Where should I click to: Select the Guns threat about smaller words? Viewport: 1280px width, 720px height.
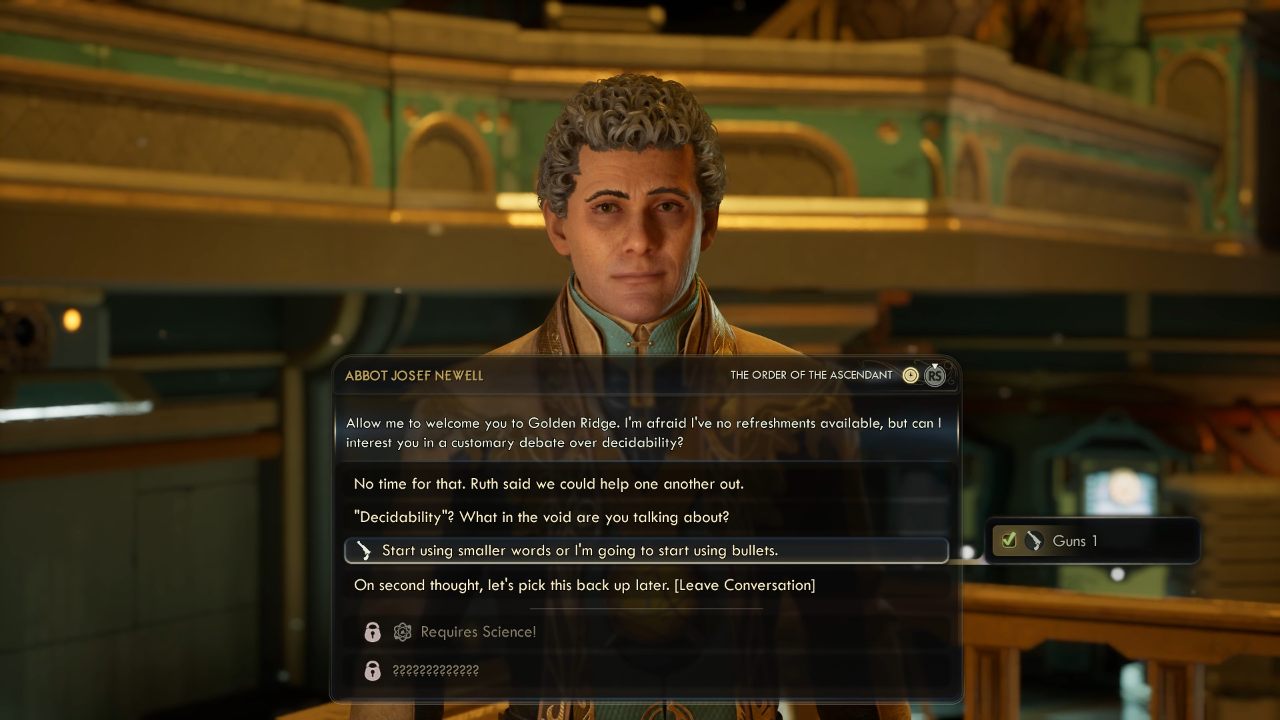(x=579, y=550)
